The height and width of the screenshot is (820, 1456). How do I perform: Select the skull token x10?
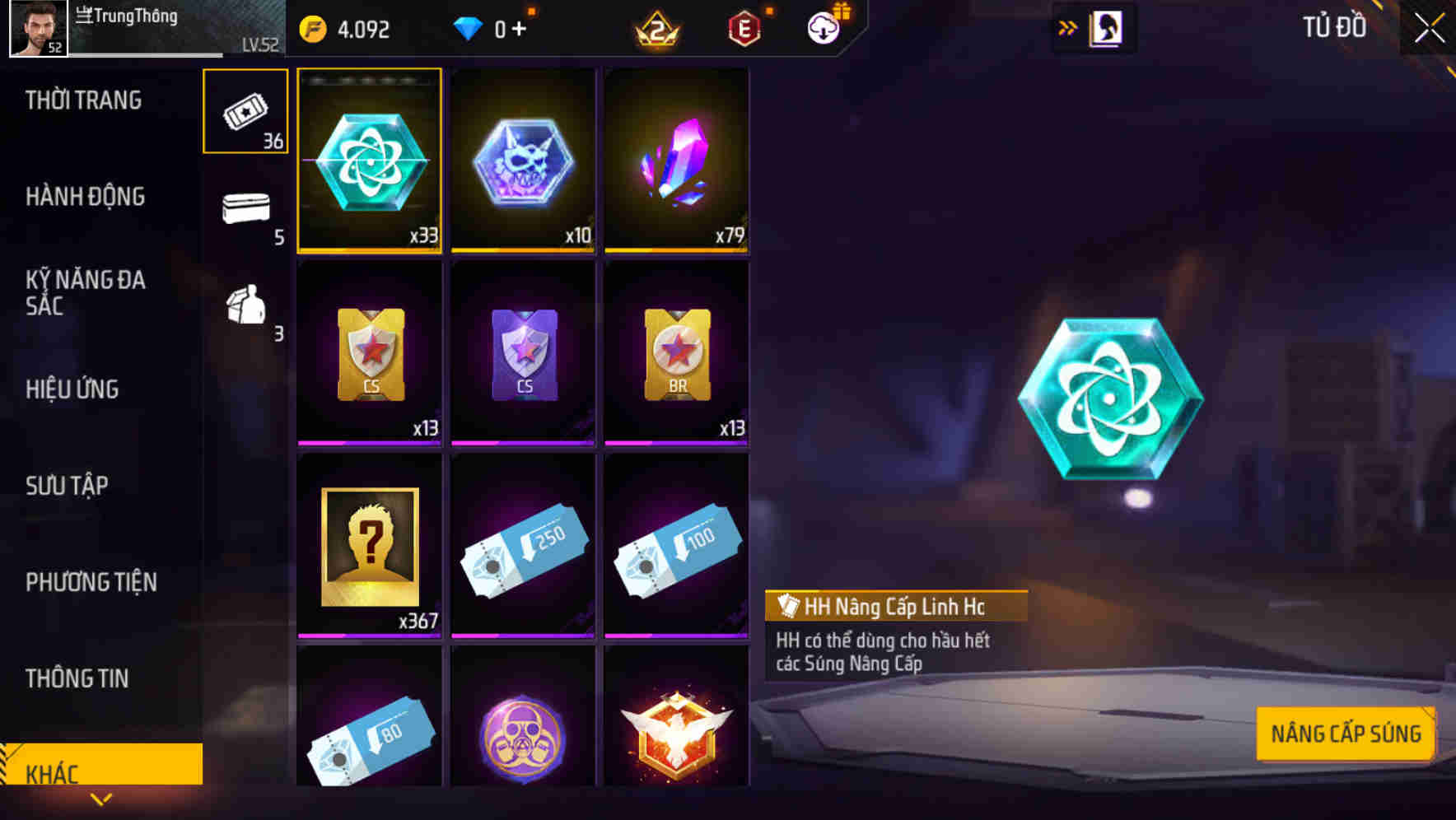click(523, 161)
